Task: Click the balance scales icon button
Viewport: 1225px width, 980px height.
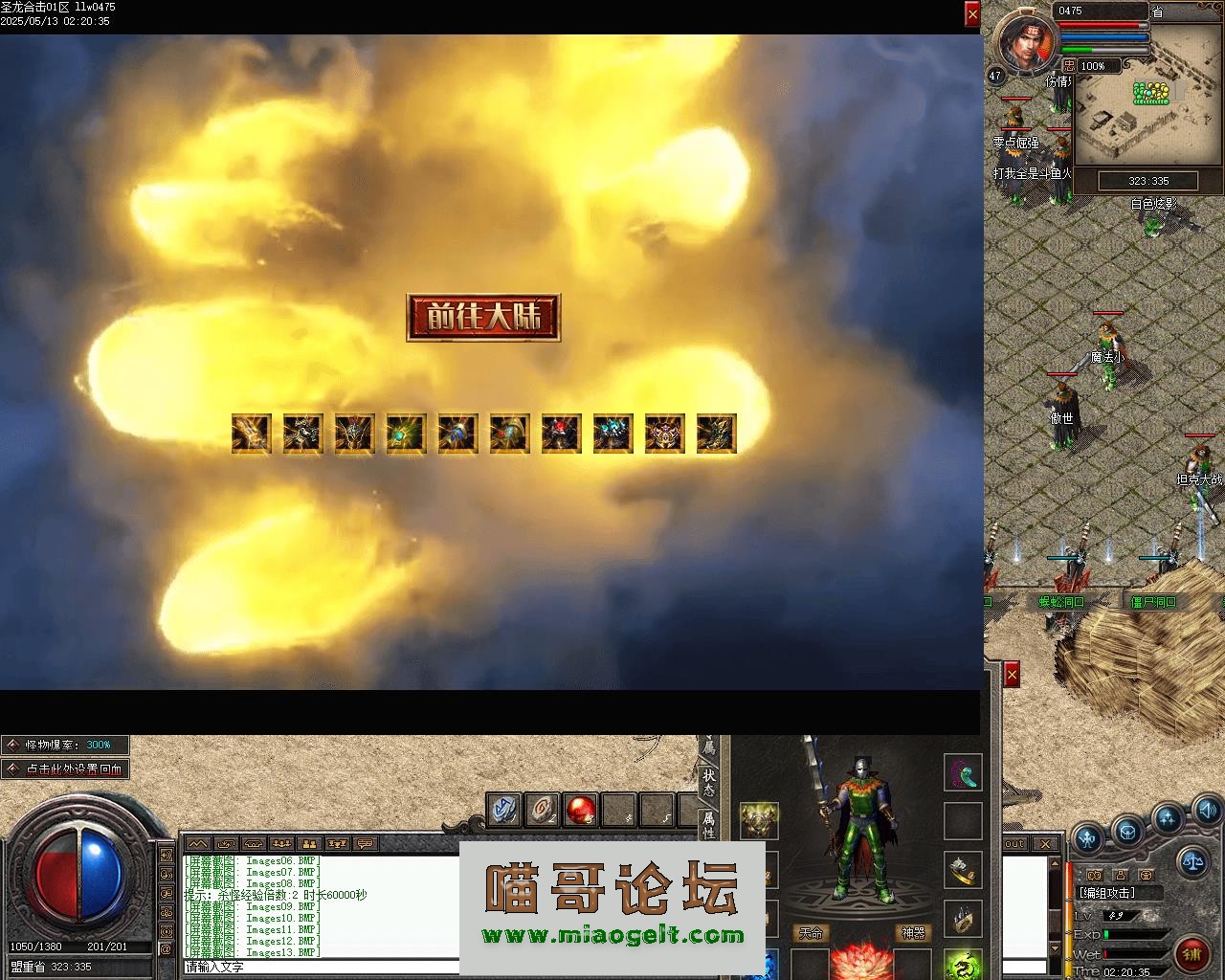Action: pos(1193,859)
